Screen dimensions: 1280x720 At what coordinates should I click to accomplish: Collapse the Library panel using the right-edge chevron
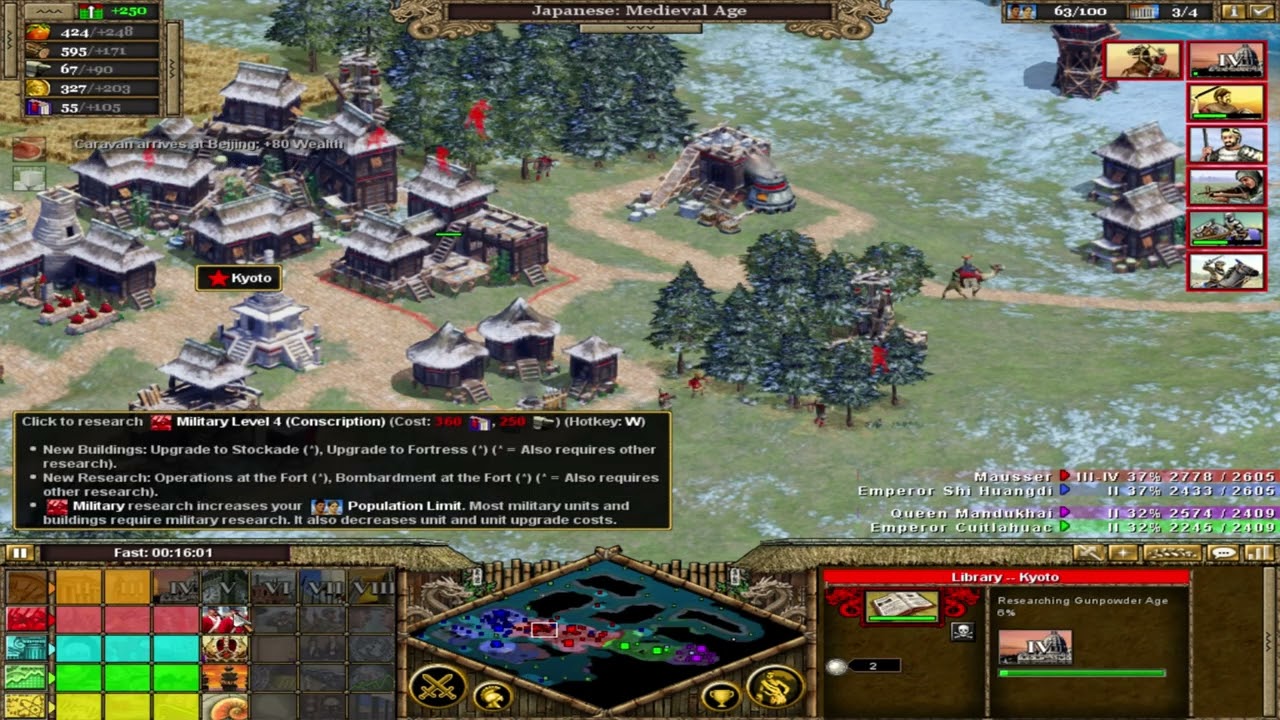point(1268,638)
